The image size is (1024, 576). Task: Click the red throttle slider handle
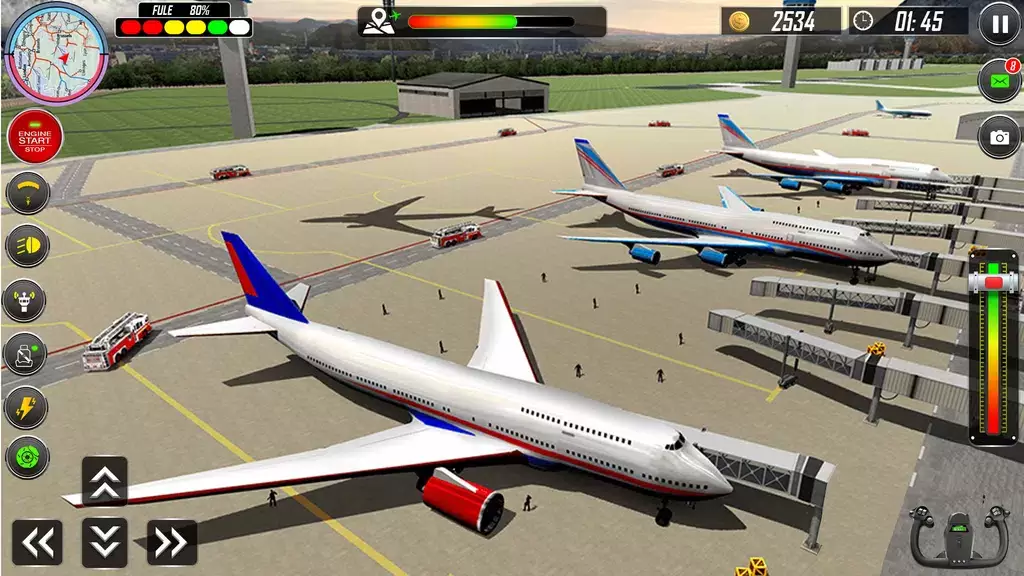tap(993, 283)
